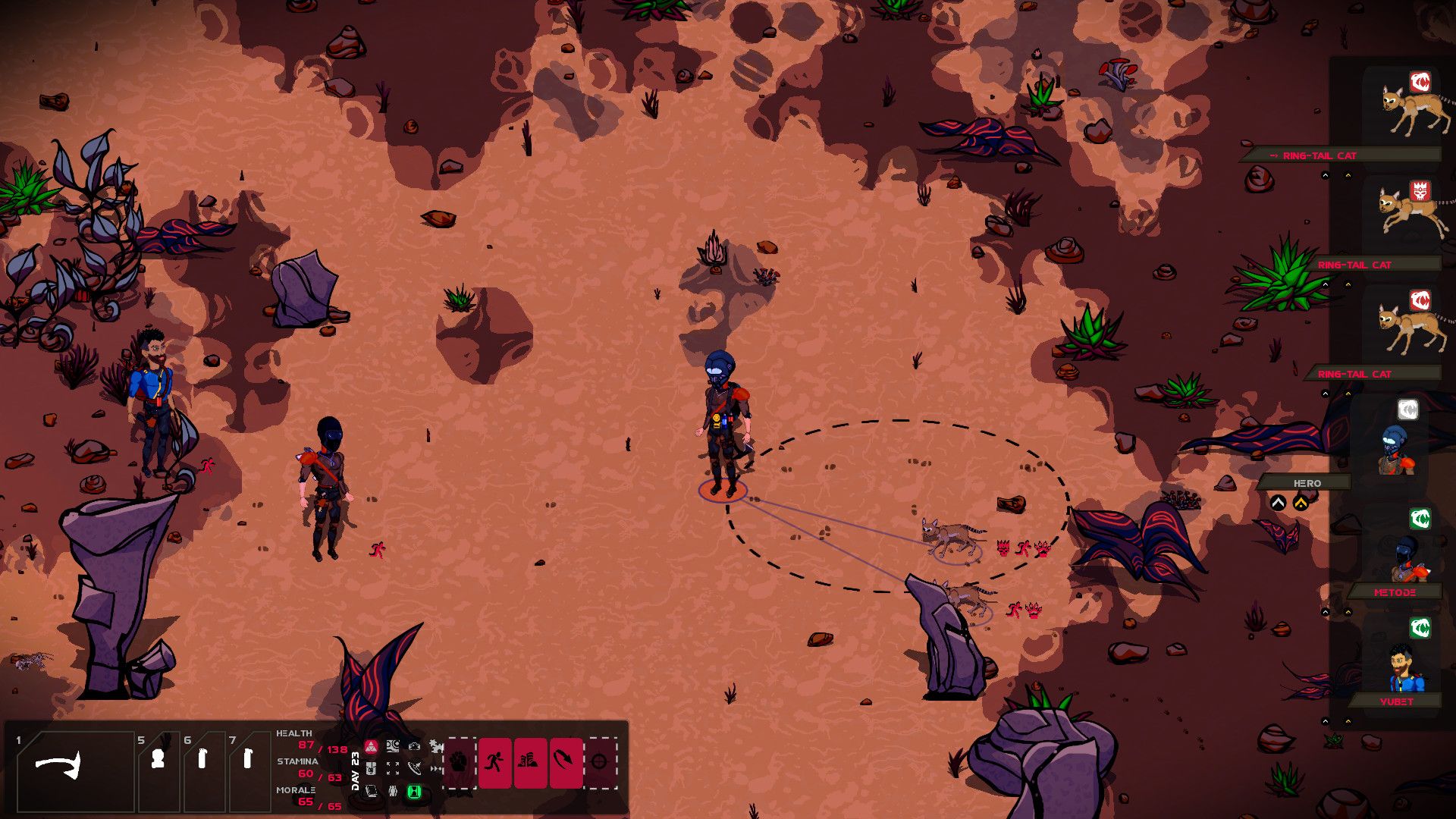Select the Hero portrait in turn order
This screenshot has width=1456, height=819.
click(1394, 447)
